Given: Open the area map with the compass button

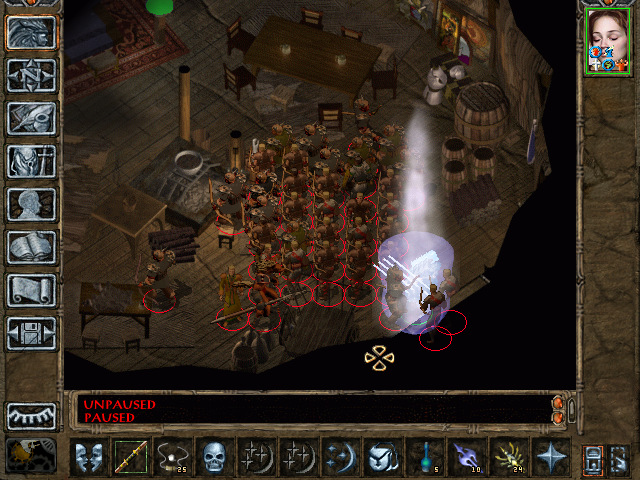Looking at the screenshot, I should [x=31, y=75].
